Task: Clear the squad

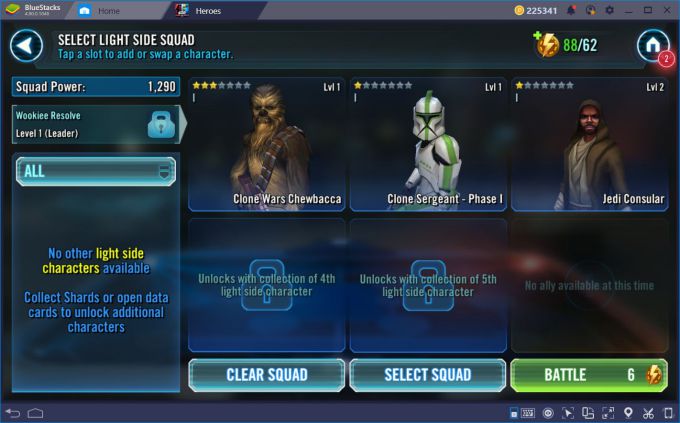Action: pos(266,375)
